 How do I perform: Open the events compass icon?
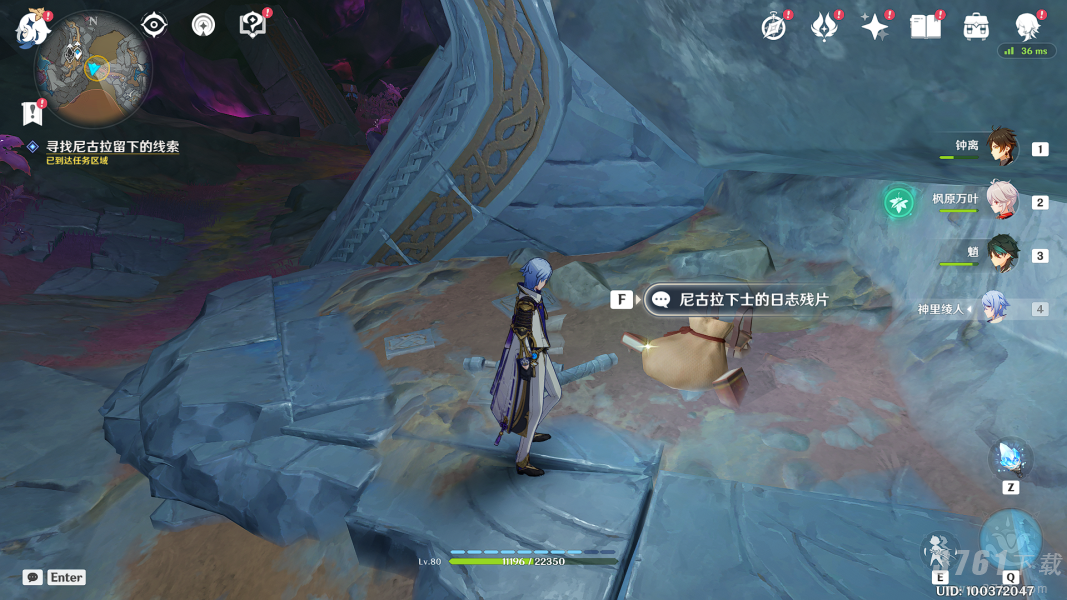[774, 27]
